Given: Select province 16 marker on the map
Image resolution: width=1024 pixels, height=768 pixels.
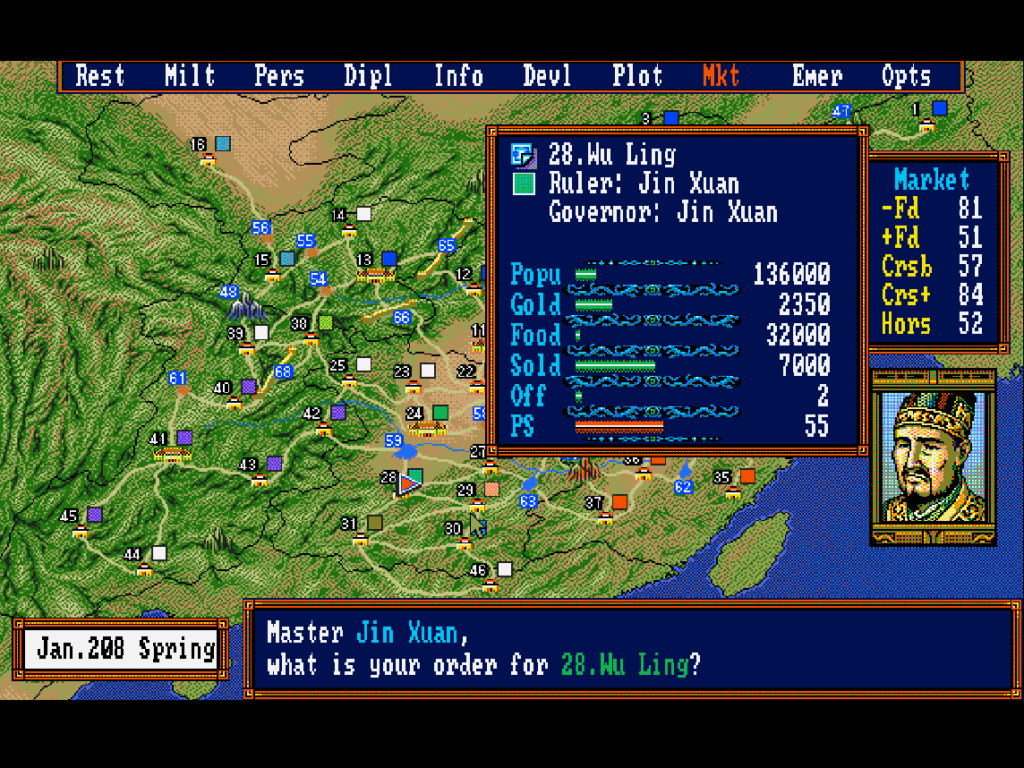Looking at the screenshot, I should pos(223,144).
